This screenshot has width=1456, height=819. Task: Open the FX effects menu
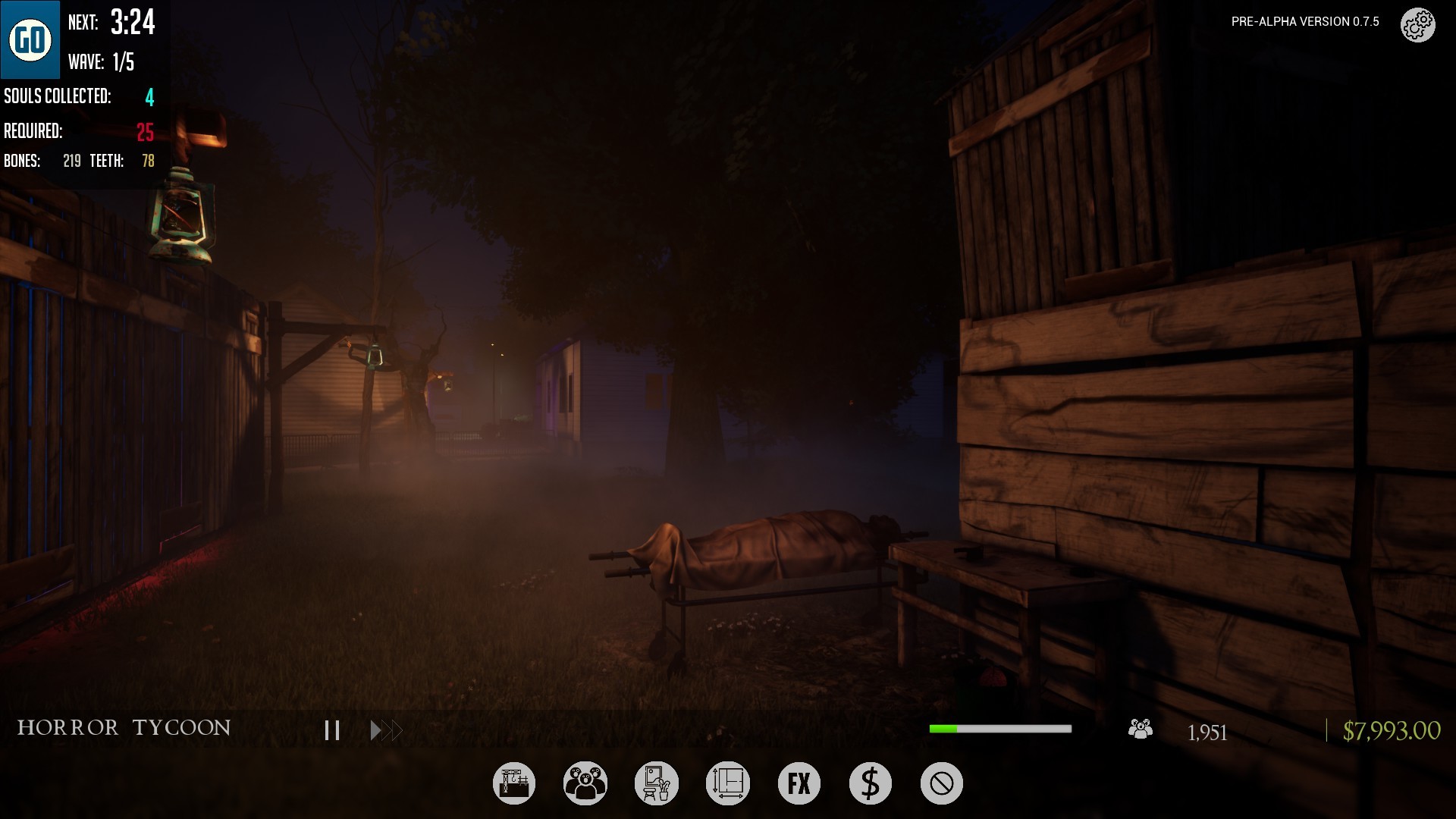[799, 783]
